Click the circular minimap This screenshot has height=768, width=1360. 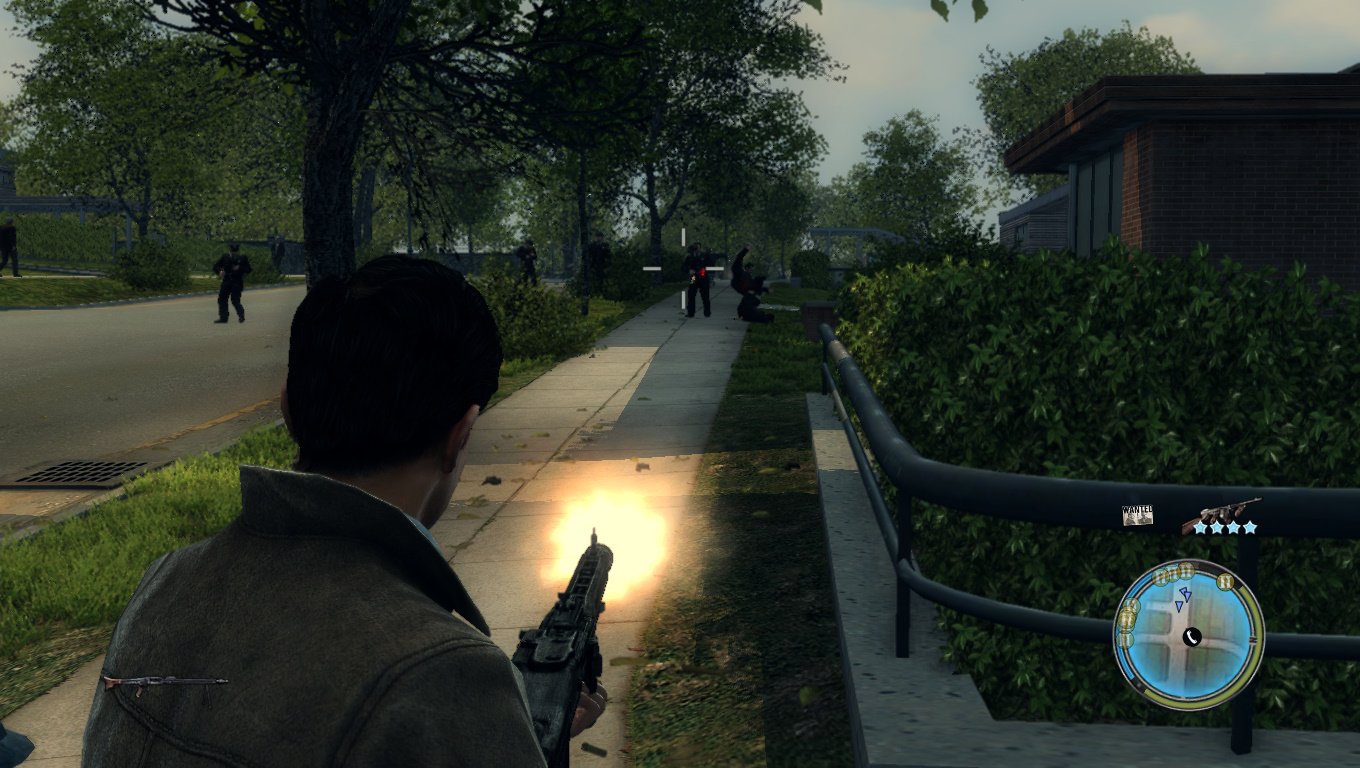click(1188, 634)
